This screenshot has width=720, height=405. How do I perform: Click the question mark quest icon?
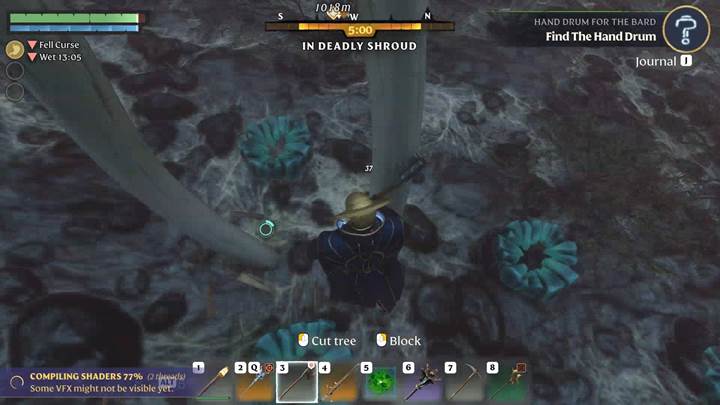pyautogui.click(x=686, y=27)
